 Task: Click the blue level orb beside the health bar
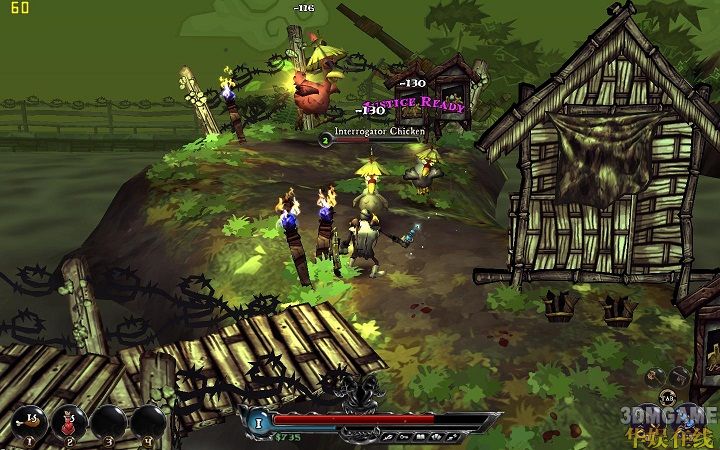point(258,423)
